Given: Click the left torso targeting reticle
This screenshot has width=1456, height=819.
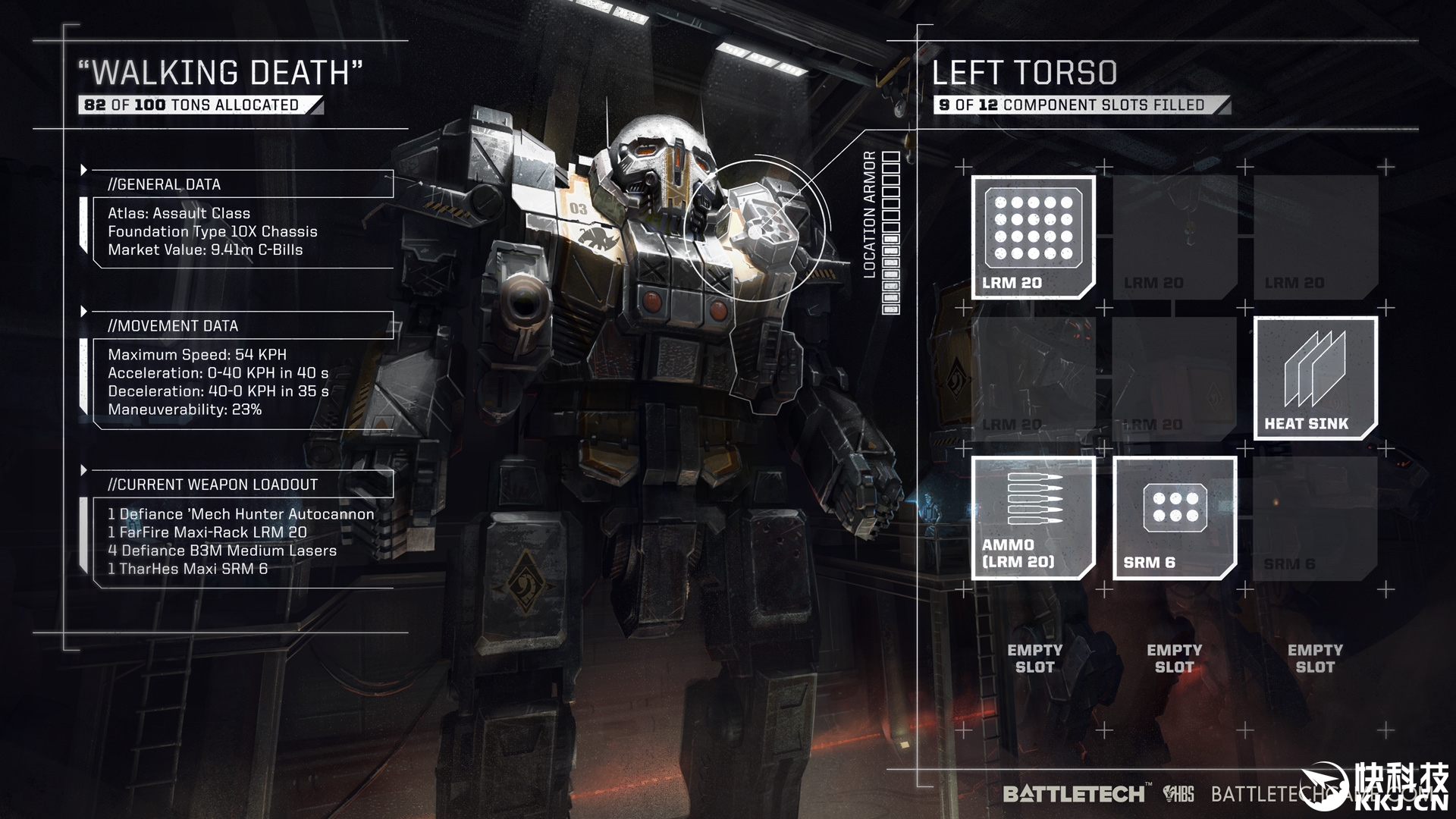Looking at the screenshot, I should 756,231.
